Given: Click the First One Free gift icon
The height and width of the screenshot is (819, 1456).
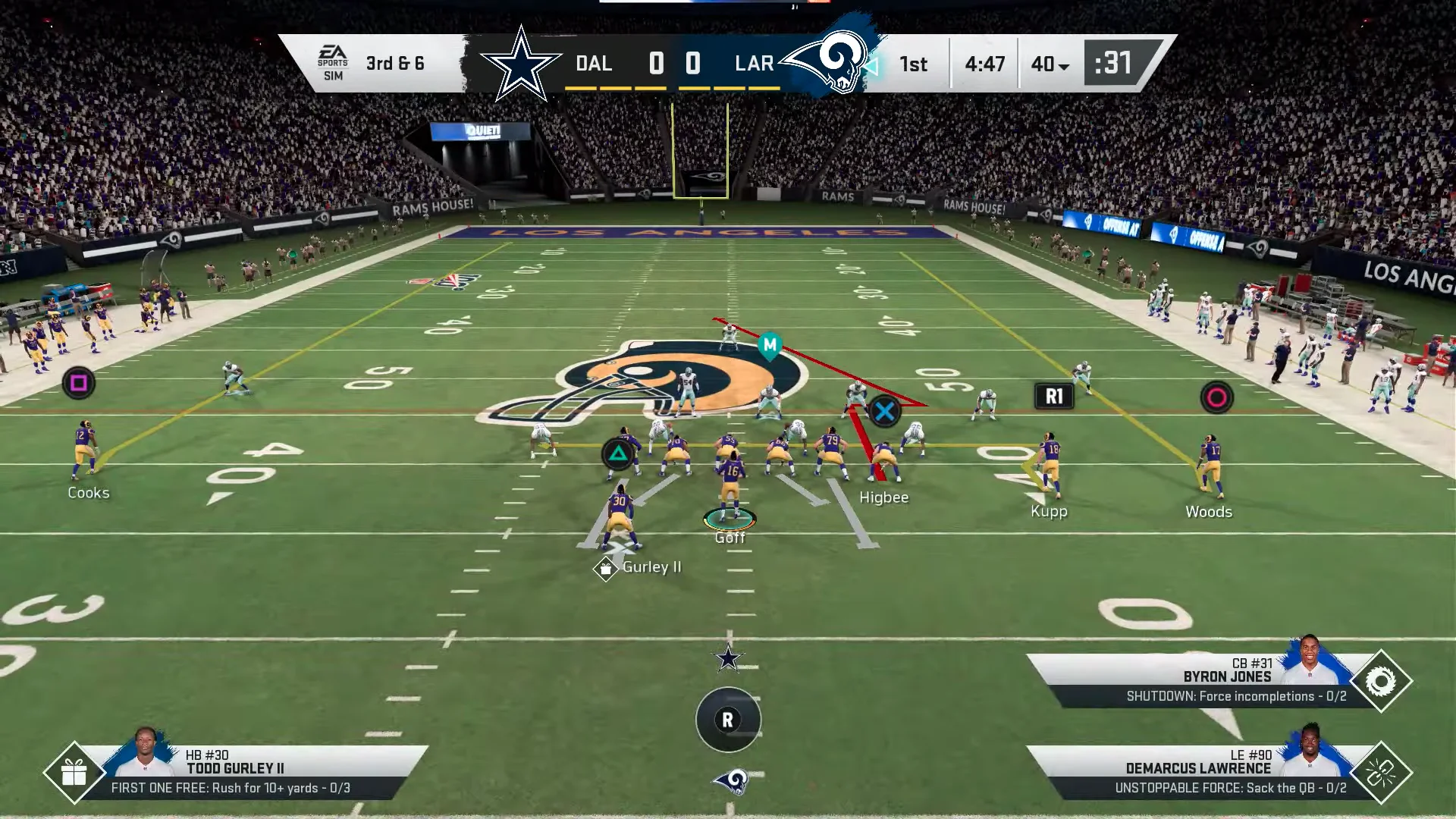Looking at the screenshot, I should click(74, 773).
